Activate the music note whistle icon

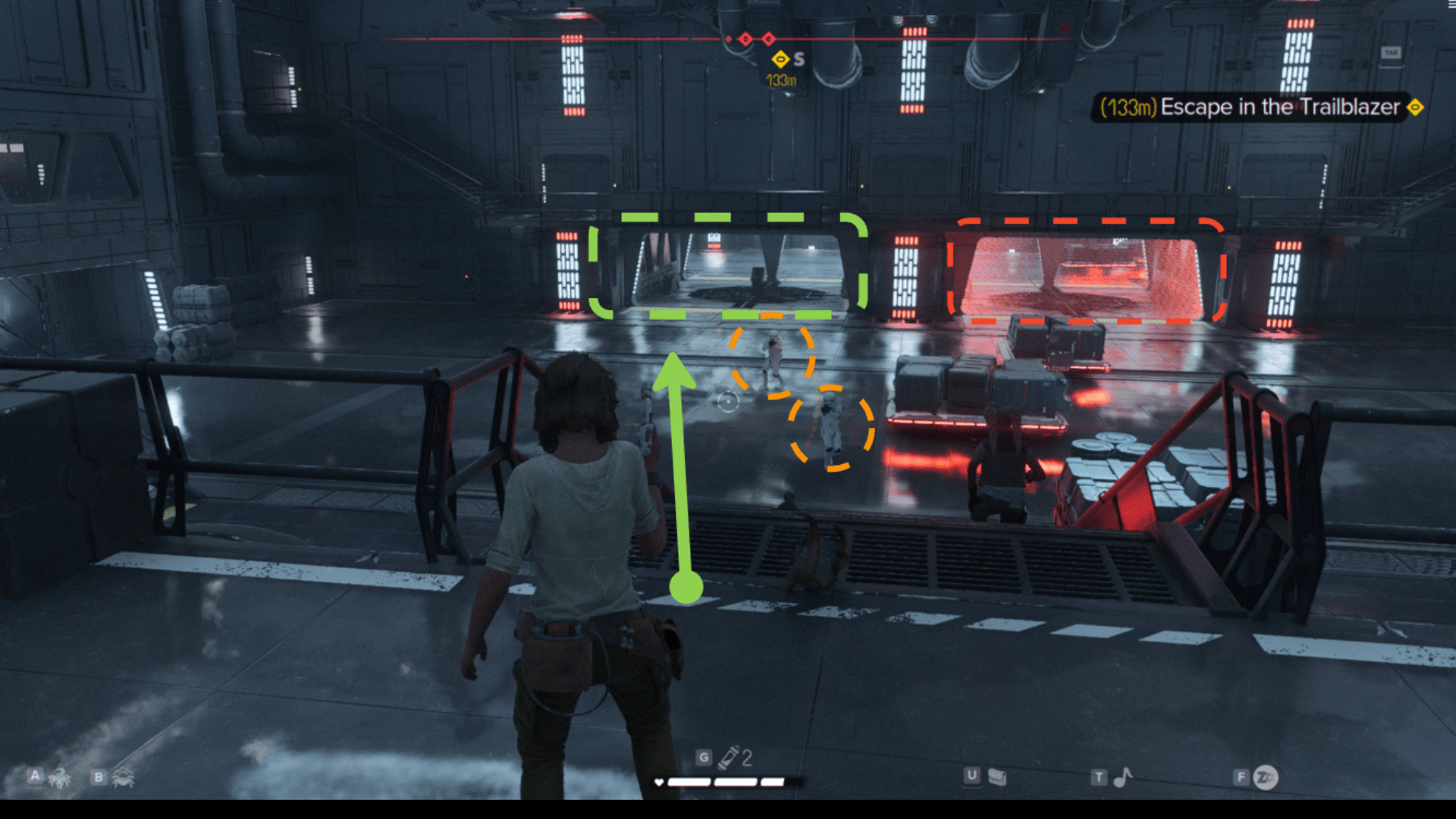tap(1122, 777)
